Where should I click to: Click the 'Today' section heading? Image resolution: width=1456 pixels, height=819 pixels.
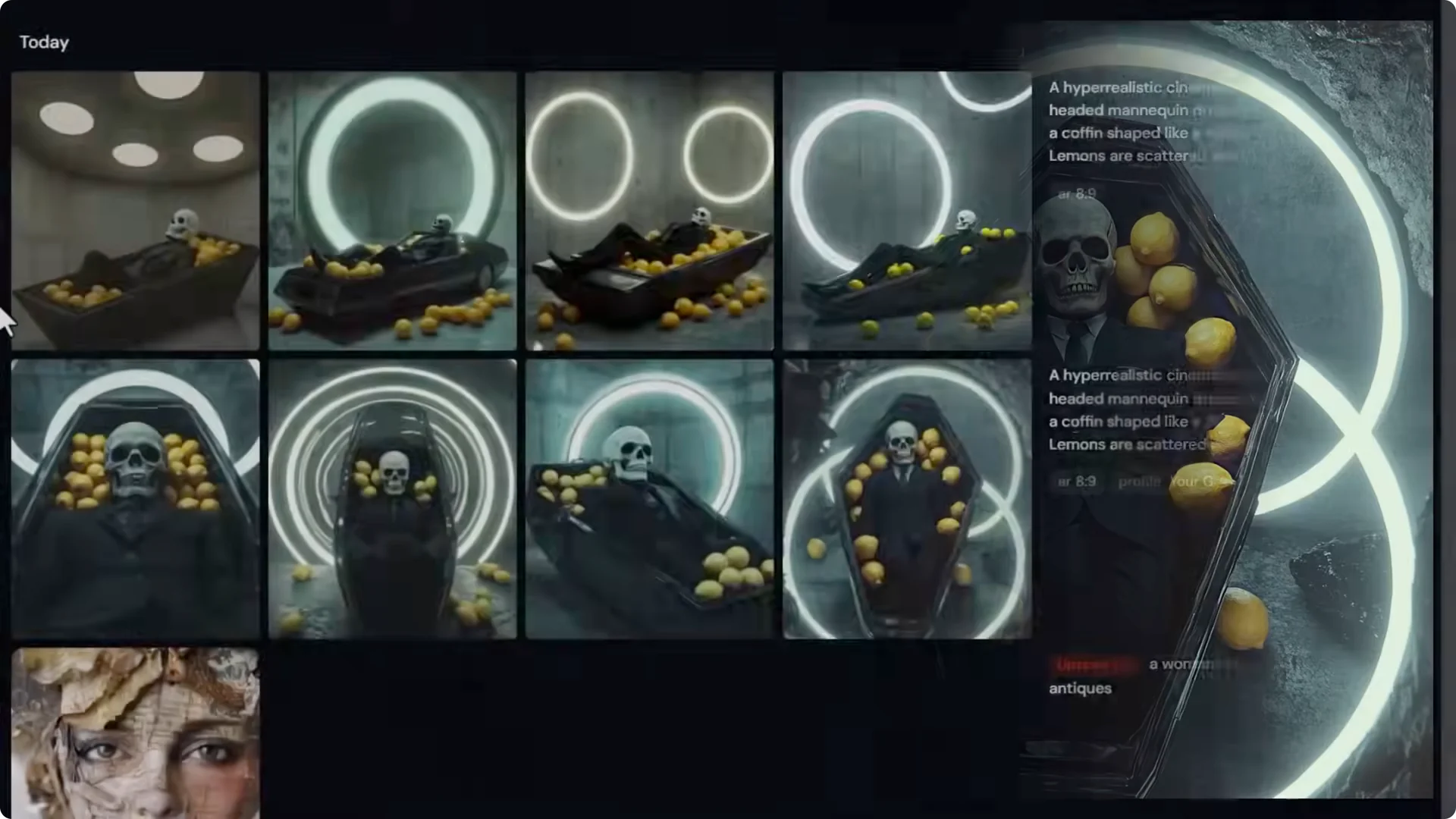(x=44, y=42)
